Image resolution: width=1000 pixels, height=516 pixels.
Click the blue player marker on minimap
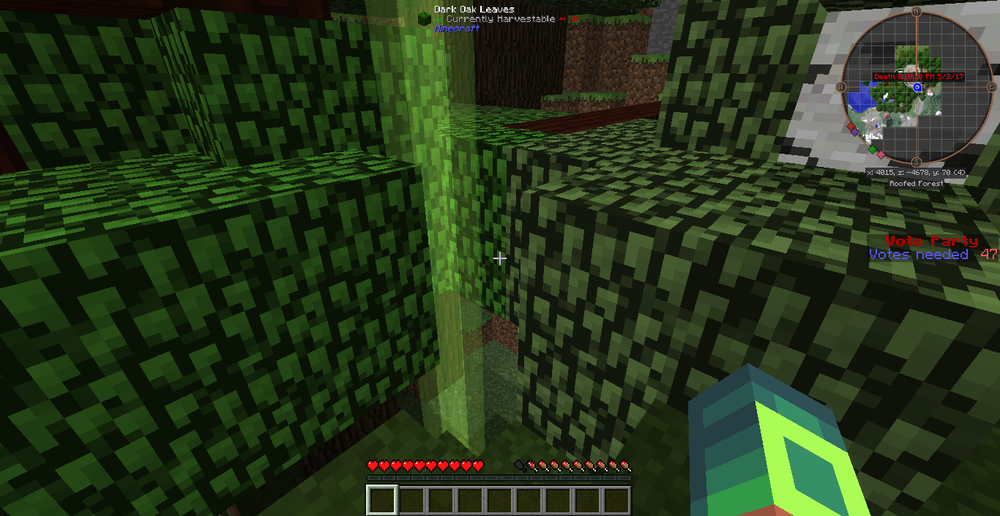[x=917, y=87]
